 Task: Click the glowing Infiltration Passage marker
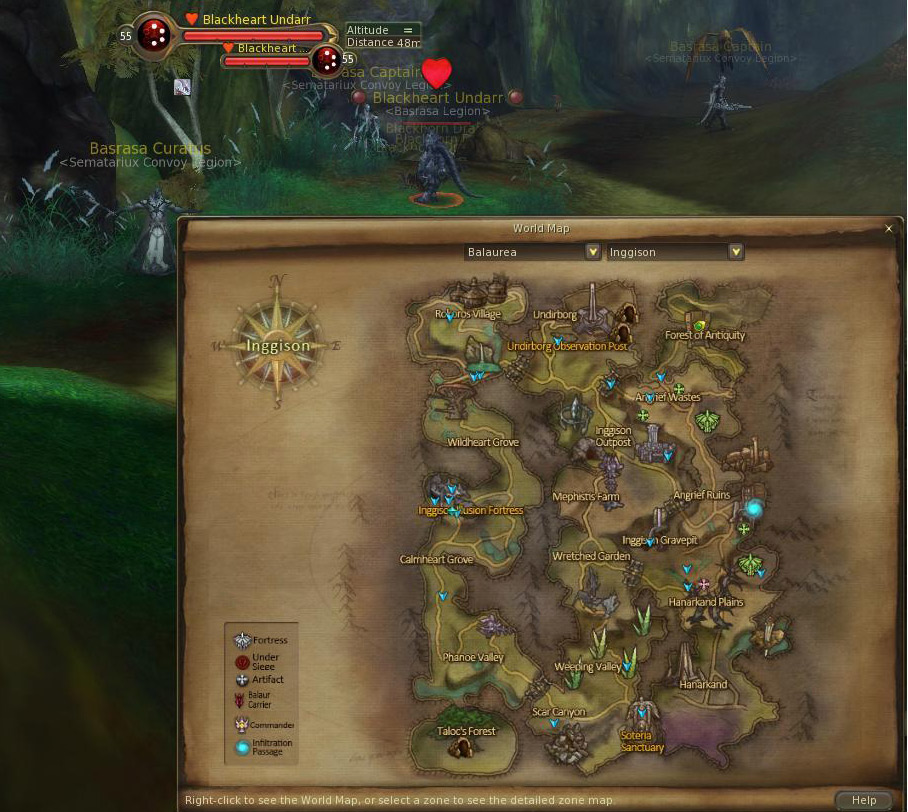754,509
